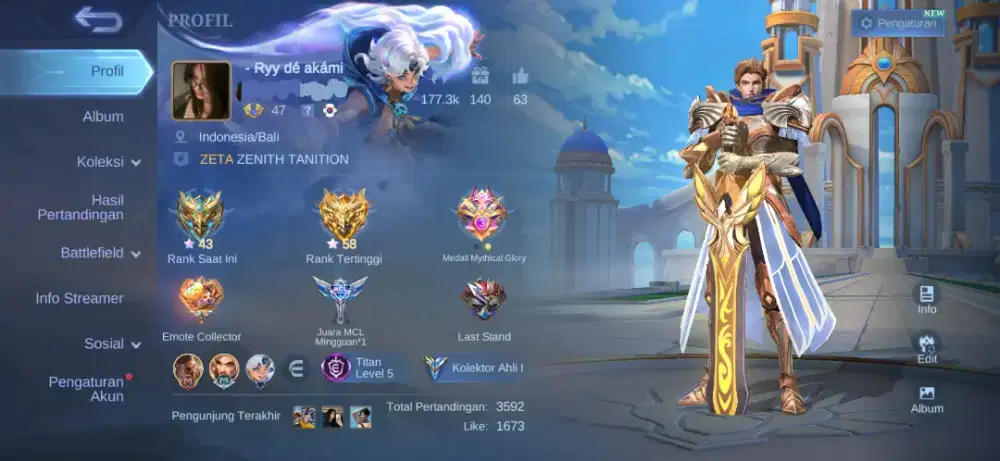Expand the Battlefield menu
The image size is (1000, 461).
[100, 253]
